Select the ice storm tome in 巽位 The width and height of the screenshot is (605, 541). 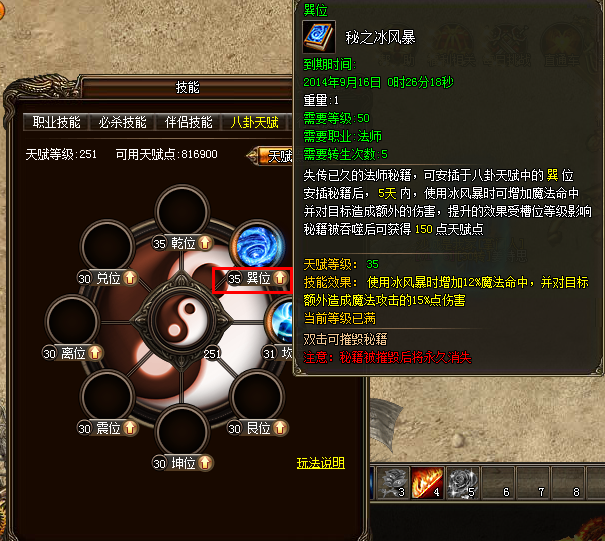click(x=258, y=246)
